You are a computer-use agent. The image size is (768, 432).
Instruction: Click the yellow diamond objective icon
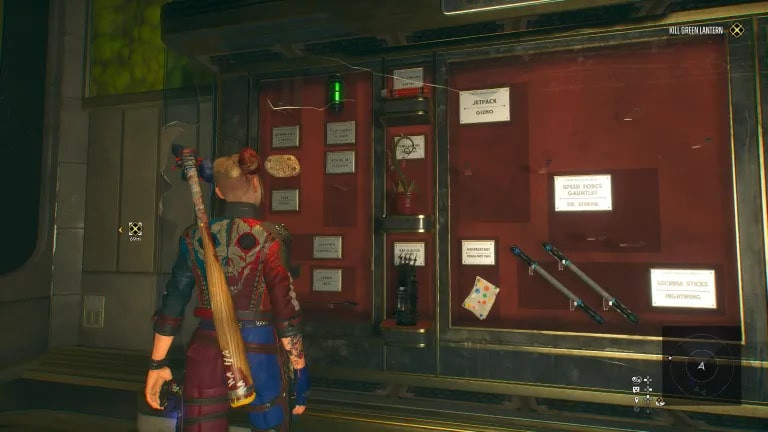737,30
